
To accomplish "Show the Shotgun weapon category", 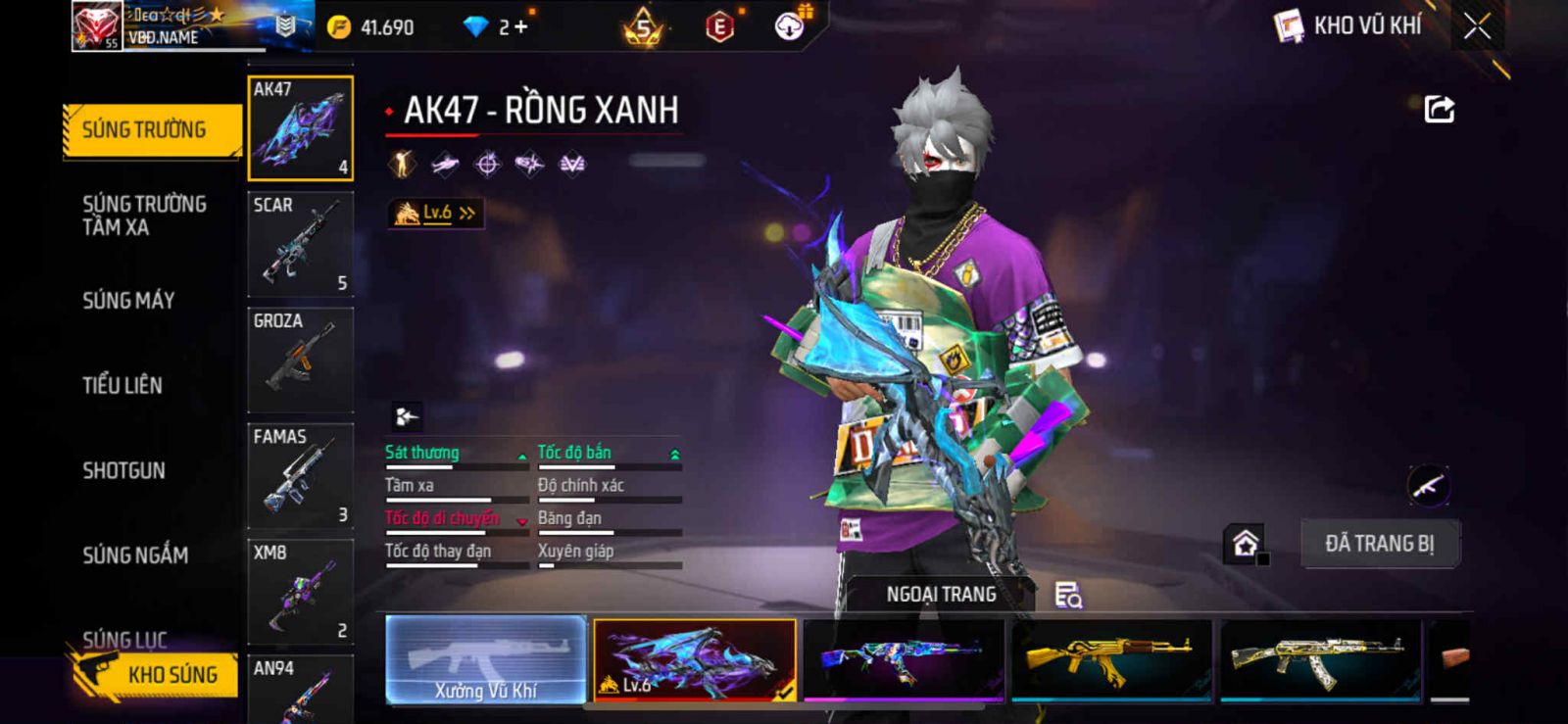I will tap(123, 470).
